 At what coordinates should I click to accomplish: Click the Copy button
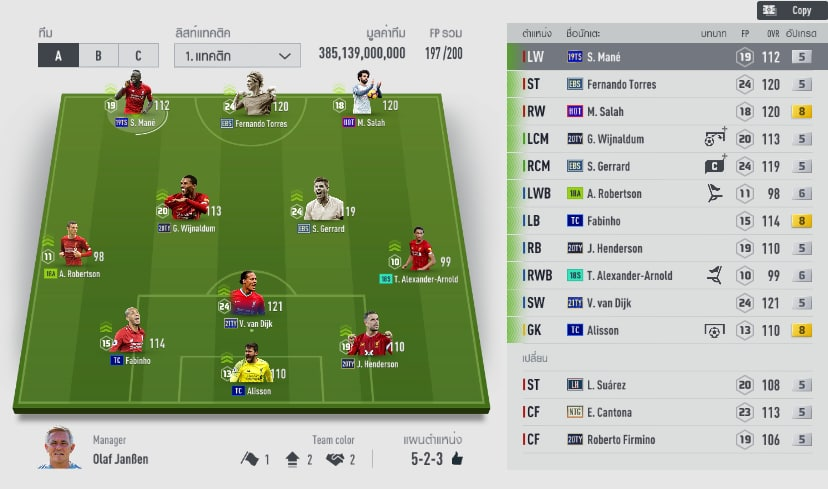click(789, 10)
